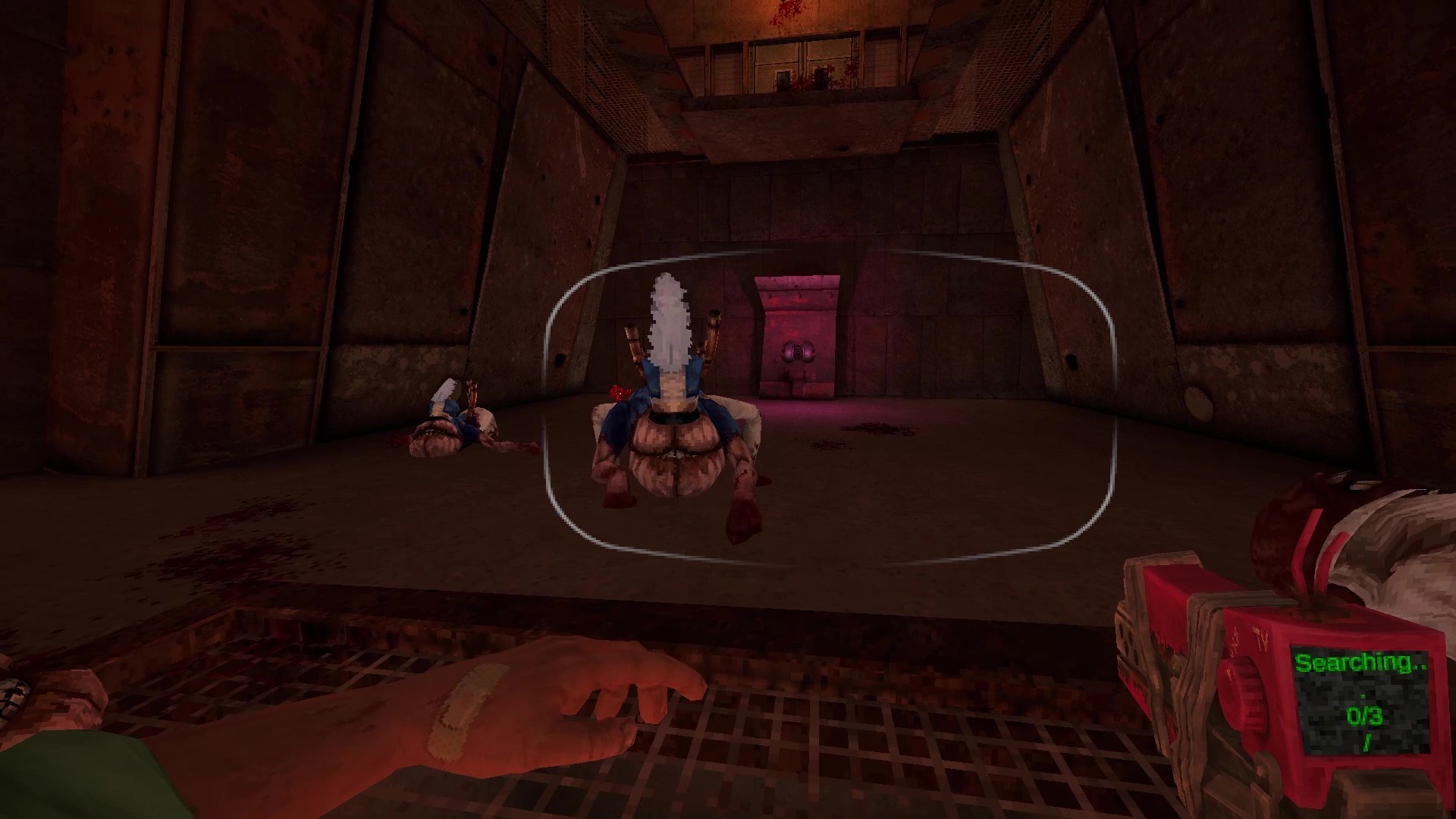
Task: Click the face emblem on the pink door
Action: tap(798, 354)
